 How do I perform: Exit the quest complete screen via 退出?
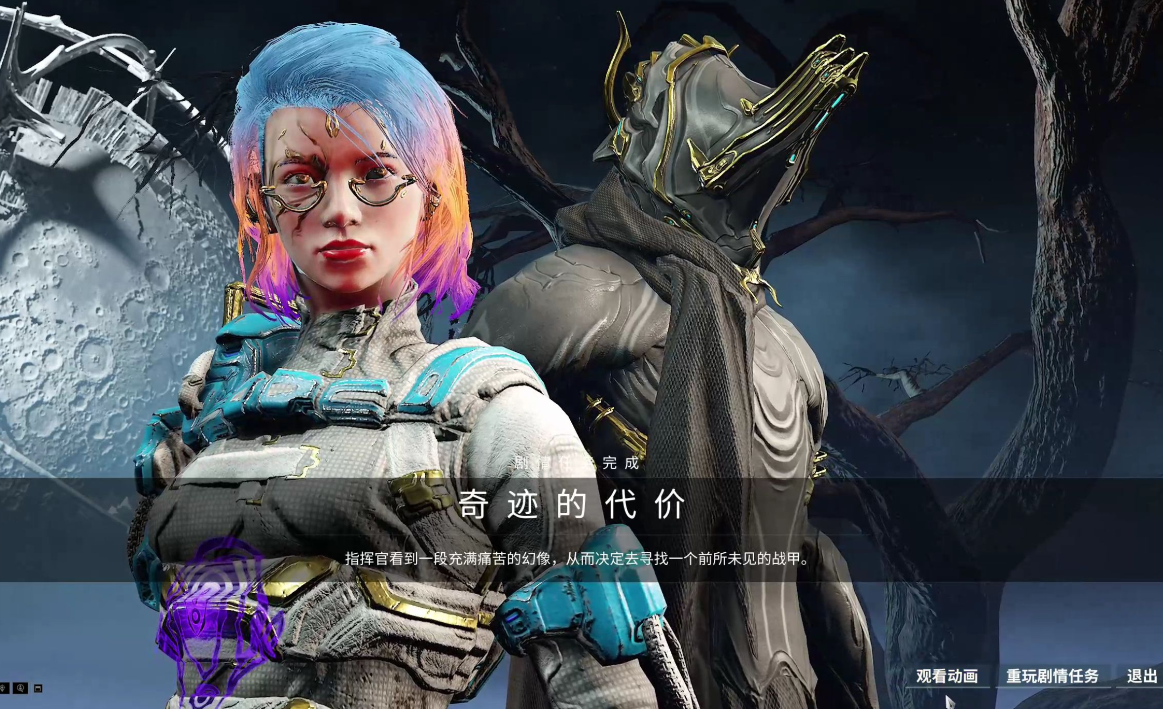tap(1142, 676)
